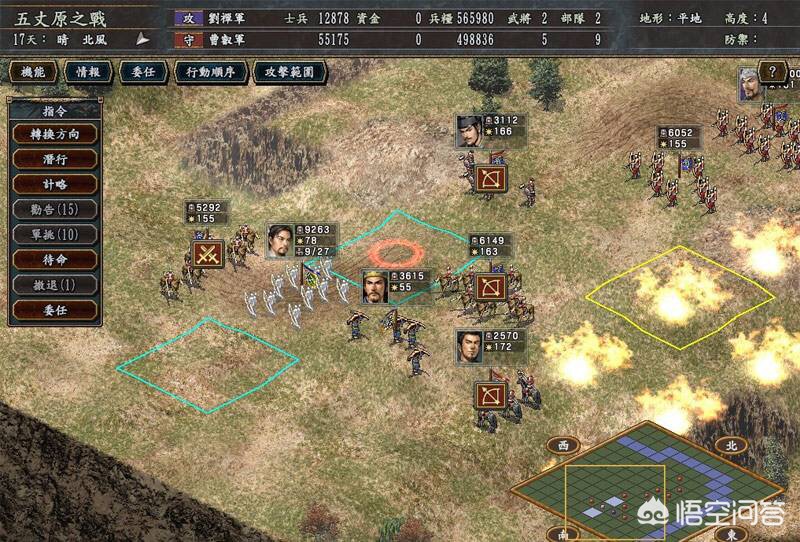
Task: Open the 機能 function menu
Action: (33, 72)
